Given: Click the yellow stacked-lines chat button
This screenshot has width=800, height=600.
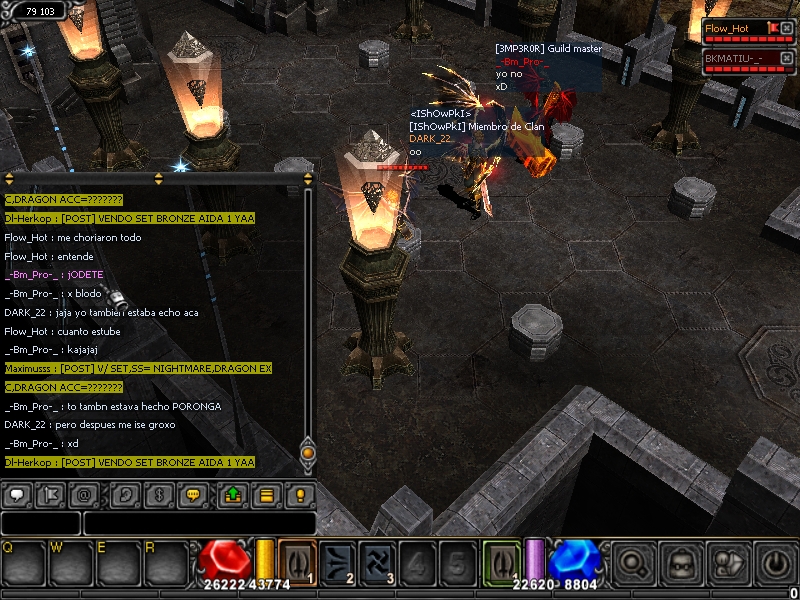Looking at the screenshot, I should point(266,494).
